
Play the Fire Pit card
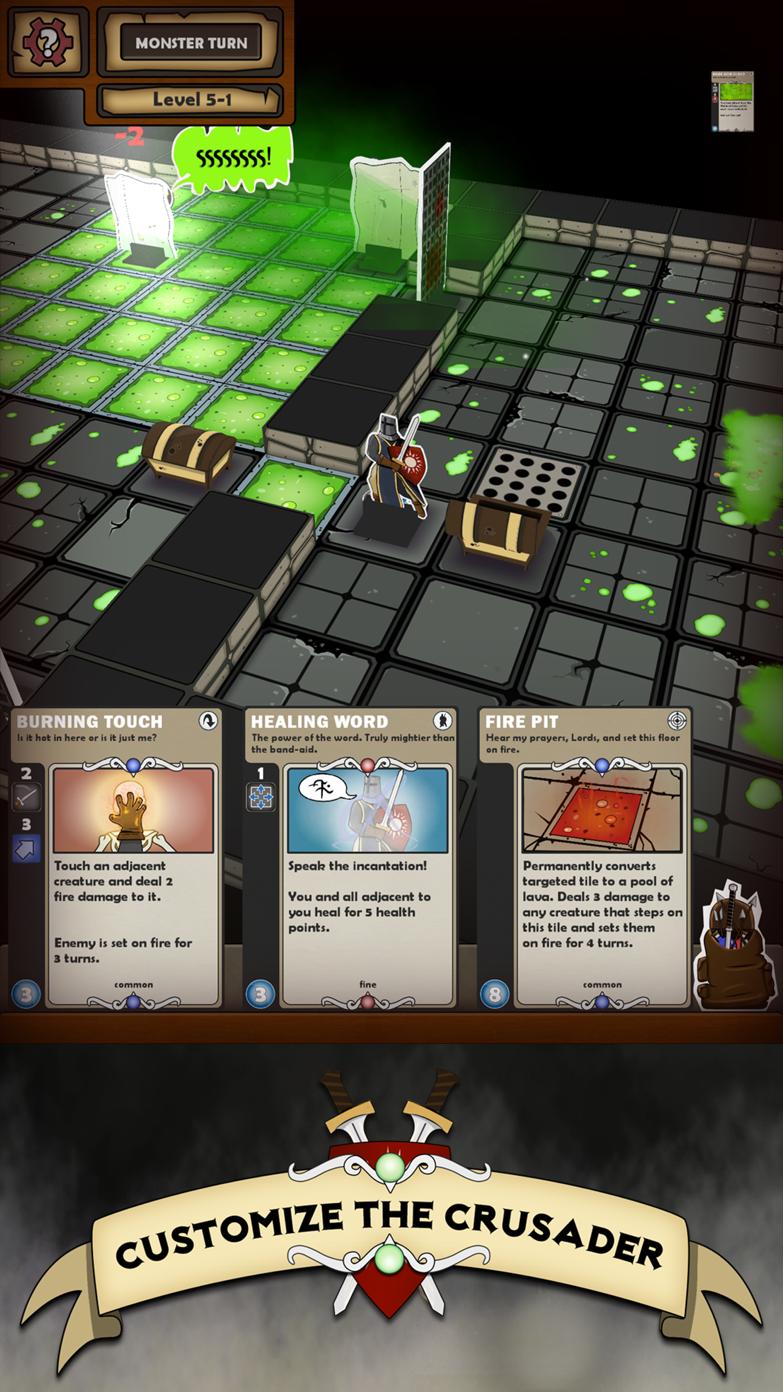586,858
